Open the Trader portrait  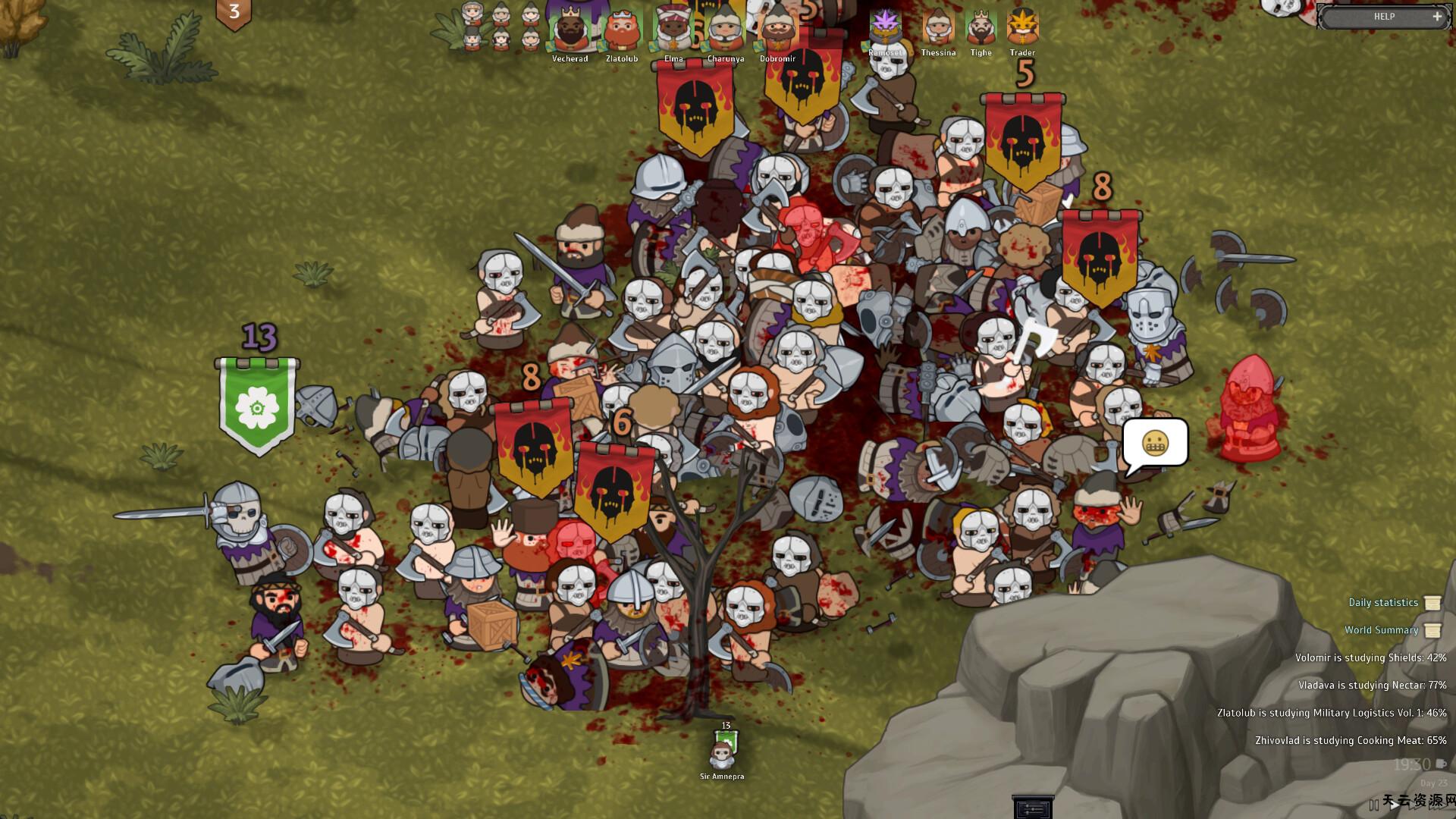tap(1022, 27)
